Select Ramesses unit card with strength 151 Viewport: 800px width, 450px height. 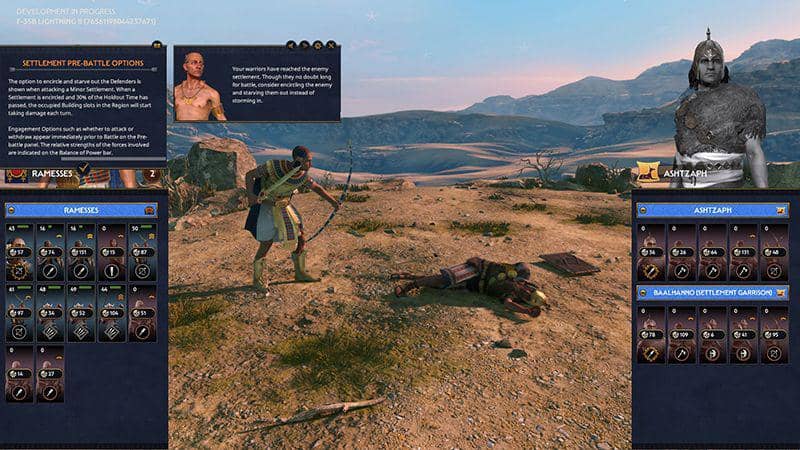[x=82, y=251]
